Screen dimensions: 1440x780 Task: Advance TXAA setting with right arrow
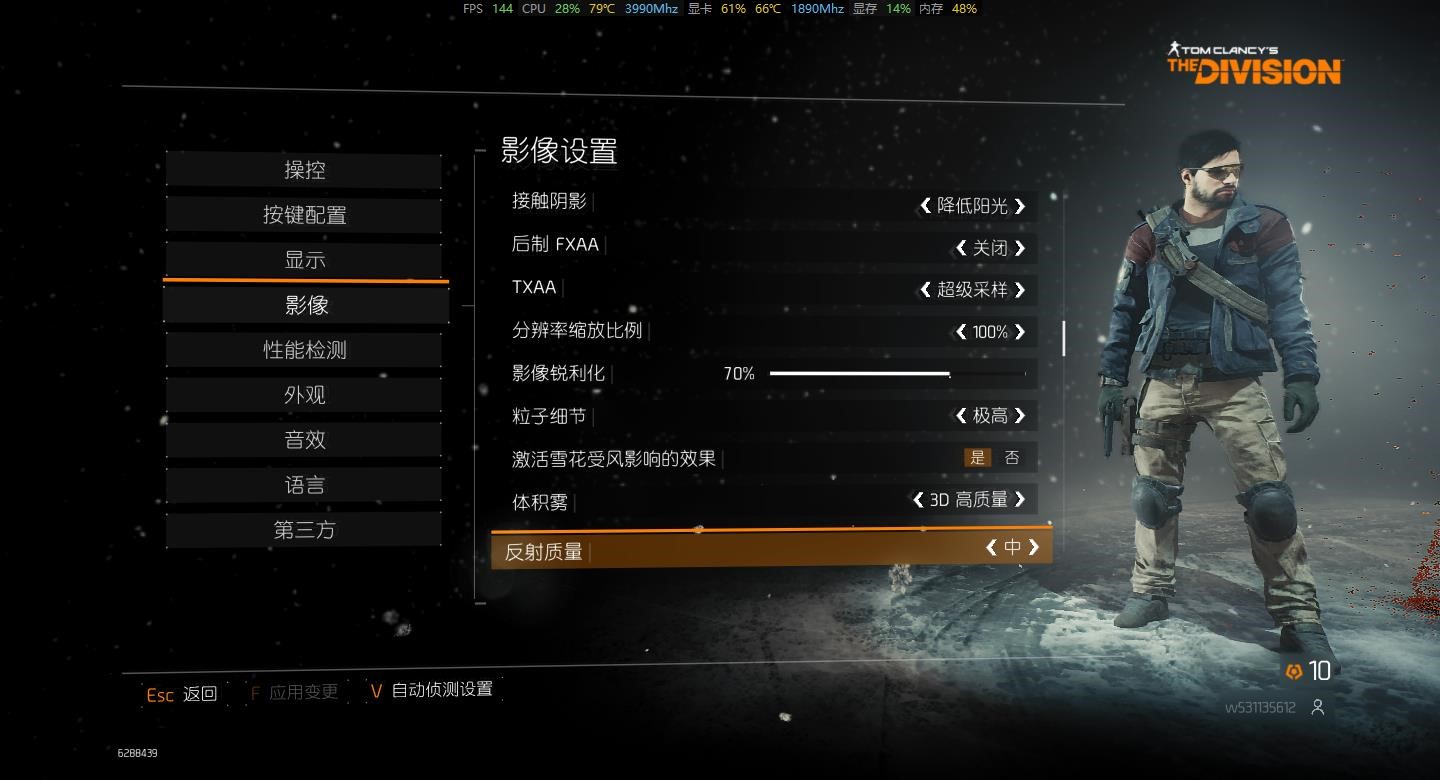point(1020,290)
